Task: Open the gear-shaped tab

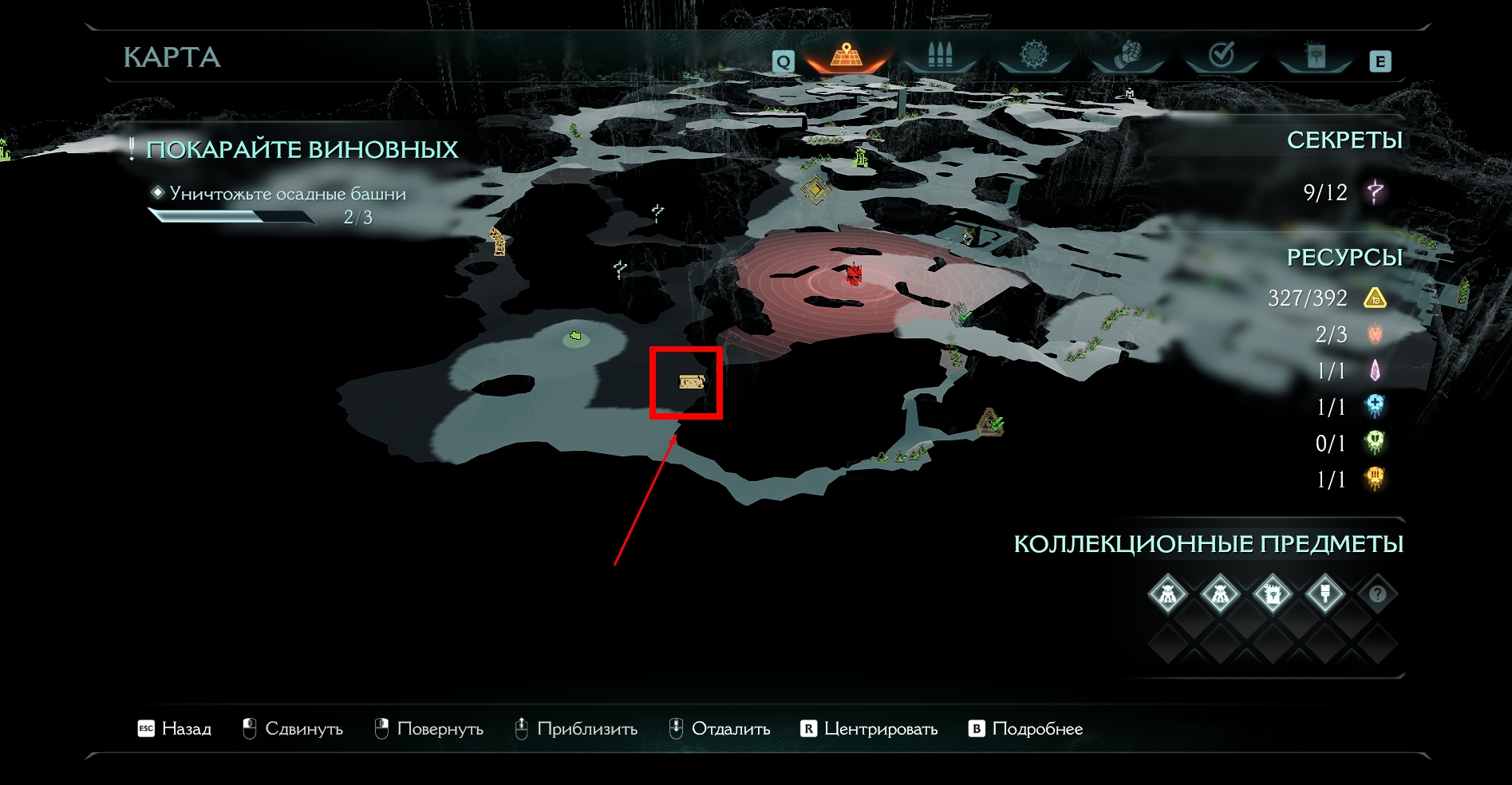Action: click(x=1033, y=56)
